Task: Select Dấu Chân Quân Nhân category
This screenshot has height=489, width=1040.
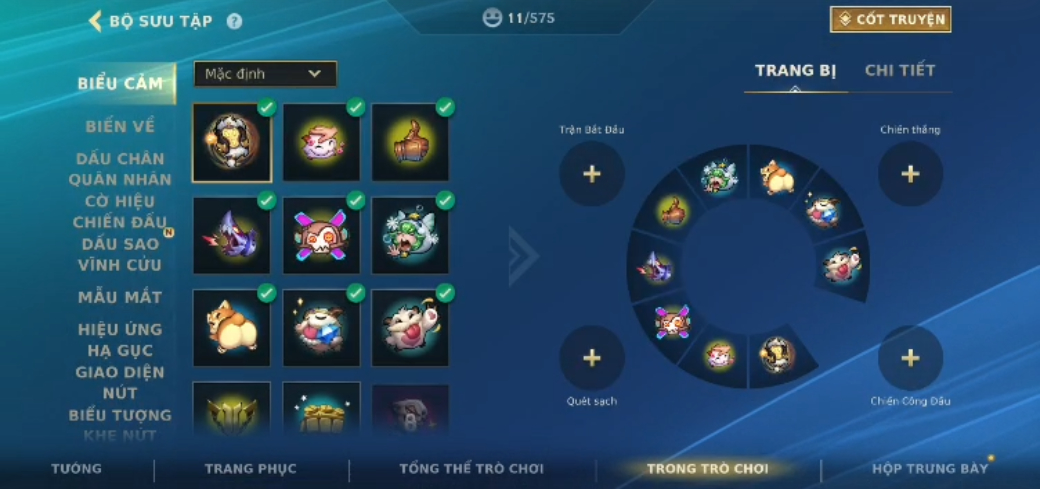Action: (120, 169)
